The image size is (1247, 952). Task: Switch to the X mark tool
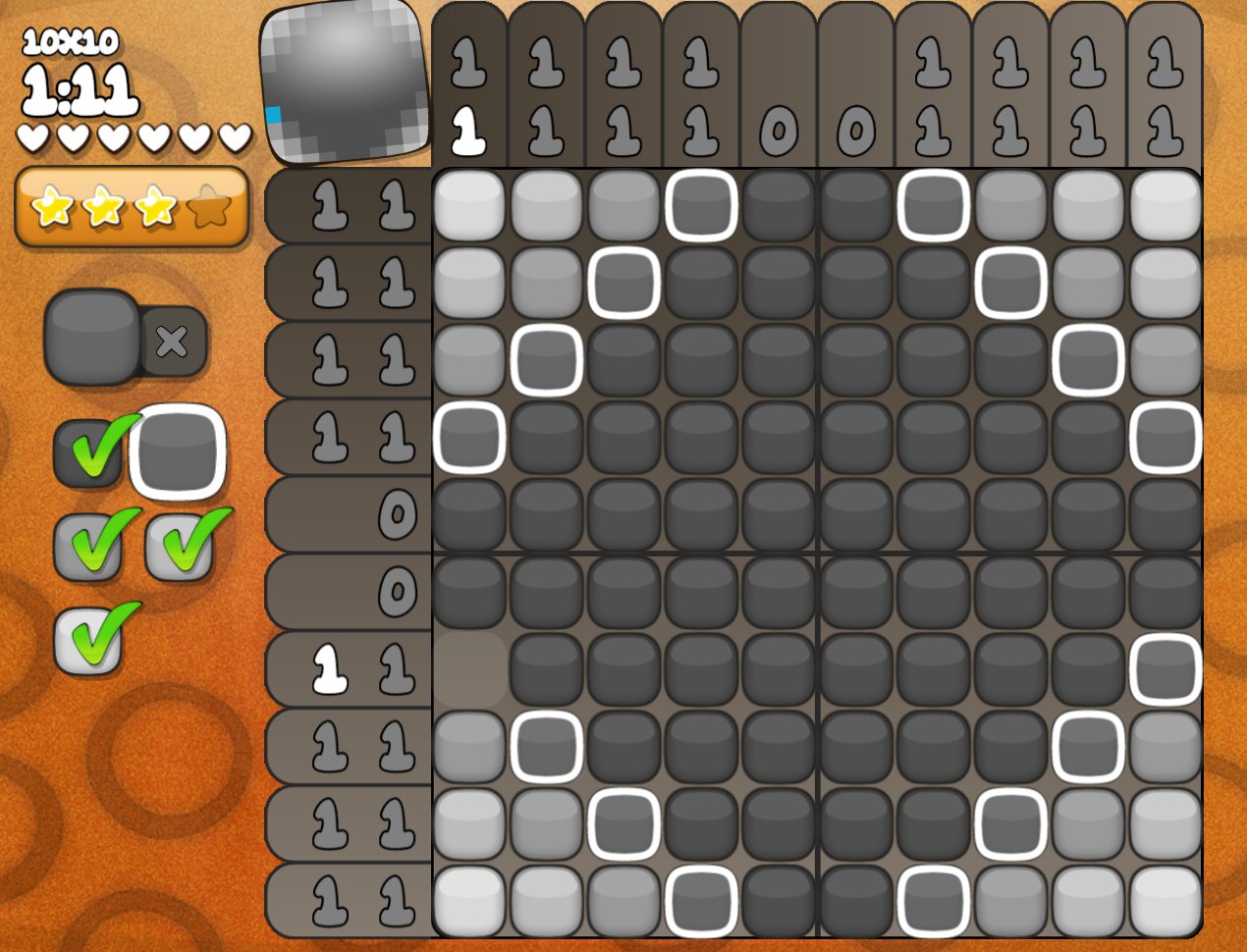point(173,342)
